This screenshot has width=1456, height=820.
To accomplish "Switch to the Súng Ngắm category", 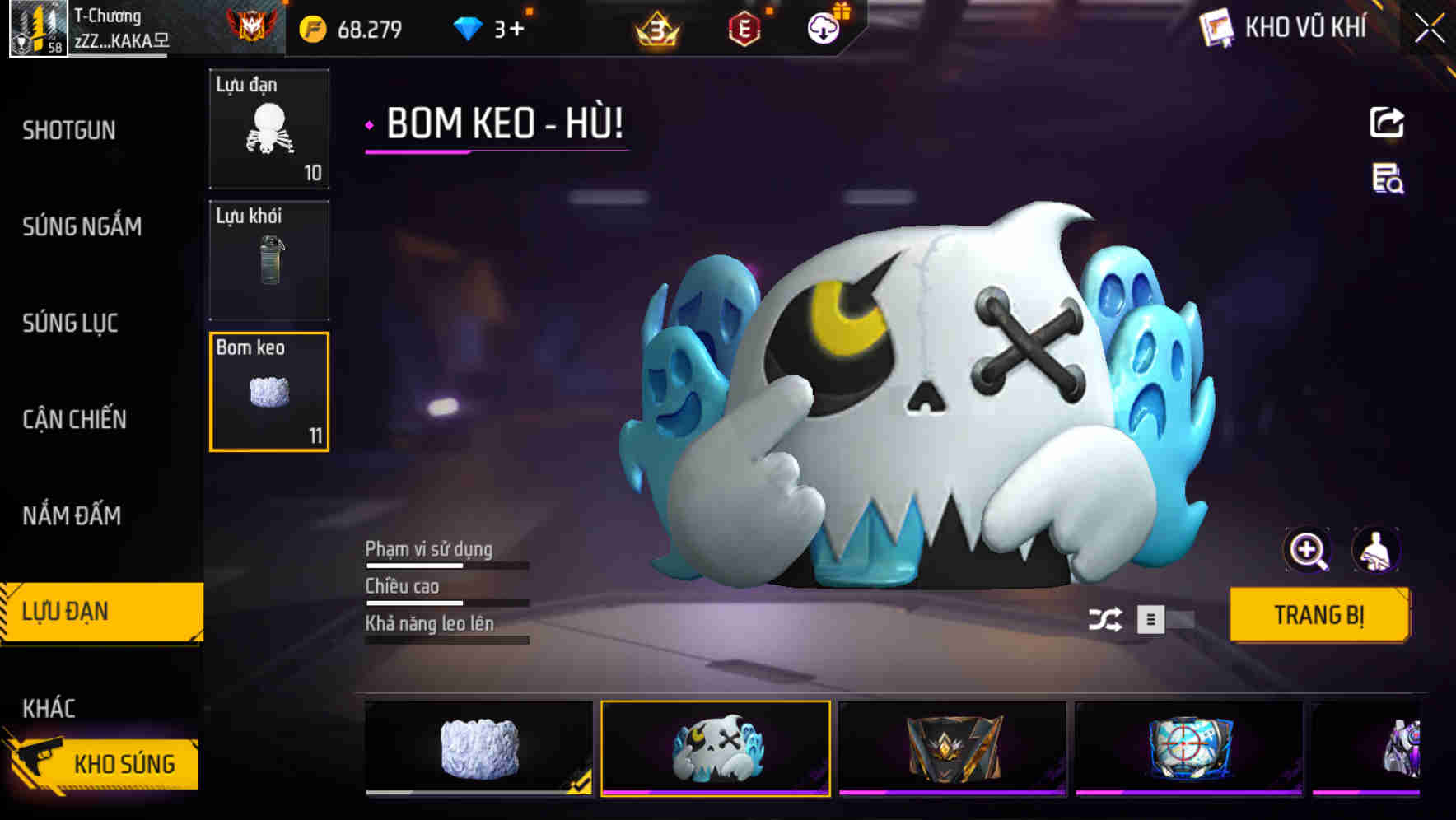I will [x=82, y=227].
